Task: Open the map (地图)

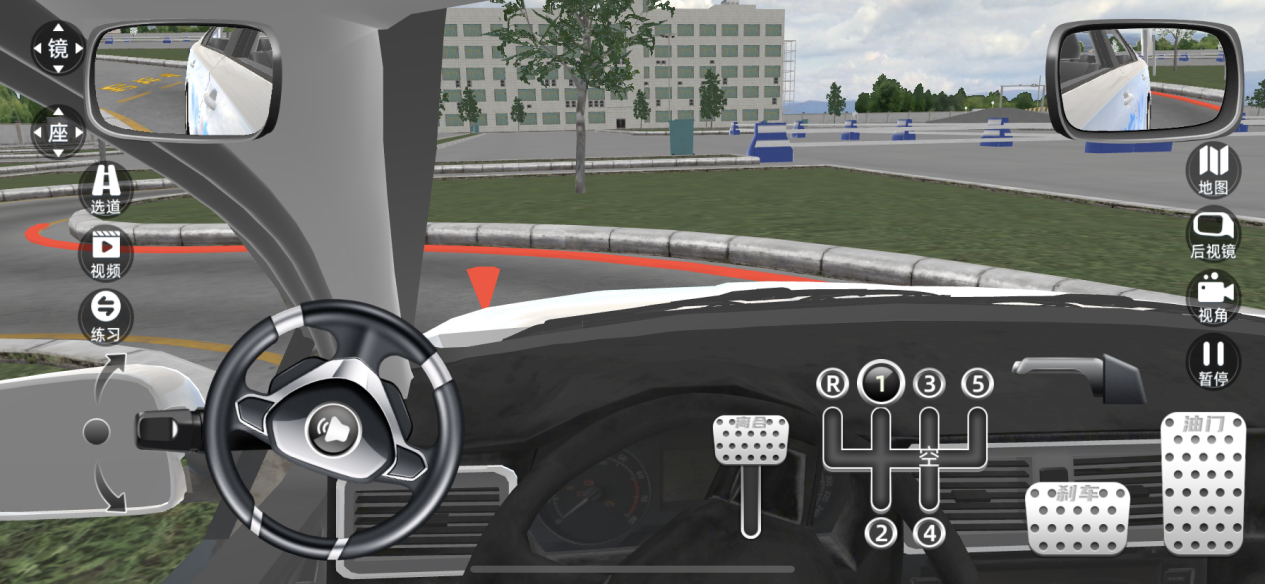Action: pyautogui.click(x=1213, y=169)
